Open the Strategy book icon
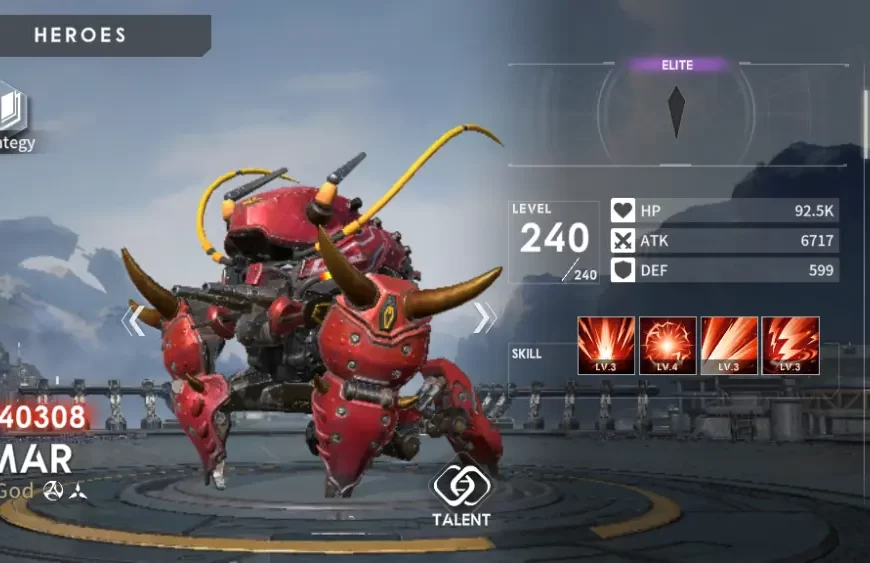The width and height of the screenshot is (870, 563). pyautogui.click(x=13, y=112)
